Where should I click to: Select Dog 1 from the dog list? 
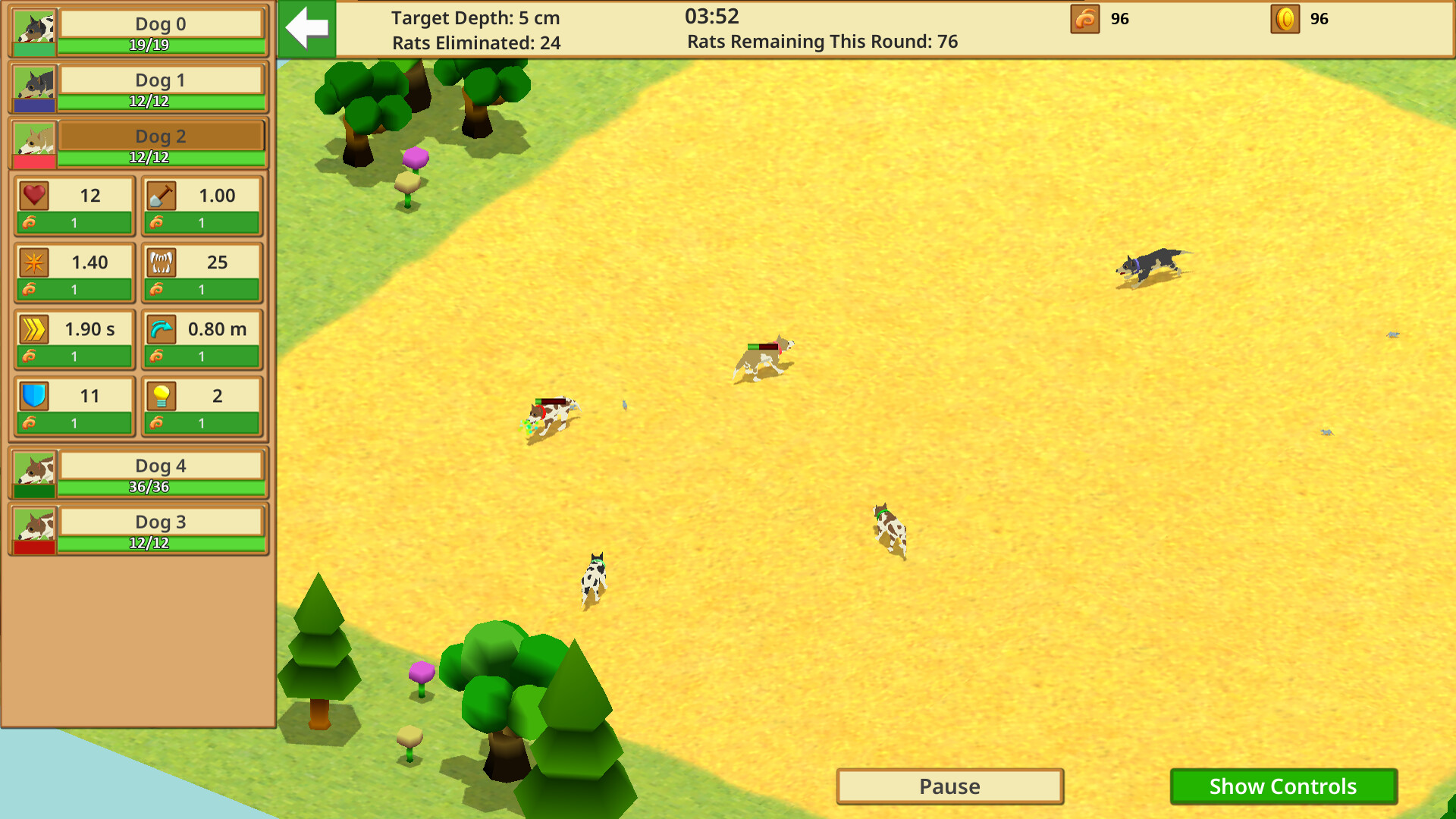pyautogui.click(x=159, y=80)
